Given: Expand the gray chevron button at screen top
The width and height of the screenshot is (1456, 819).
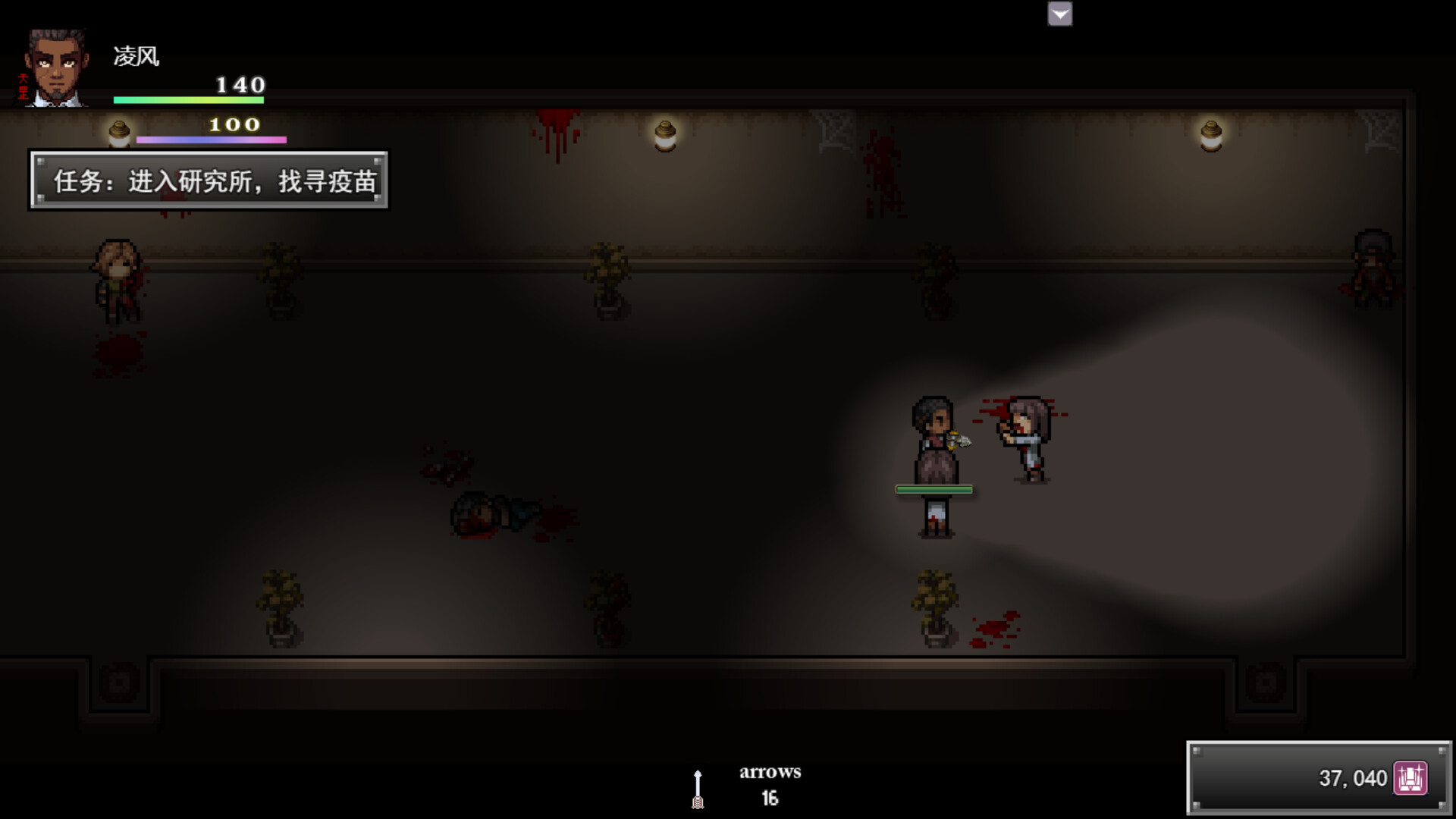Looking at the screenshot, I should coord(1059,14).
